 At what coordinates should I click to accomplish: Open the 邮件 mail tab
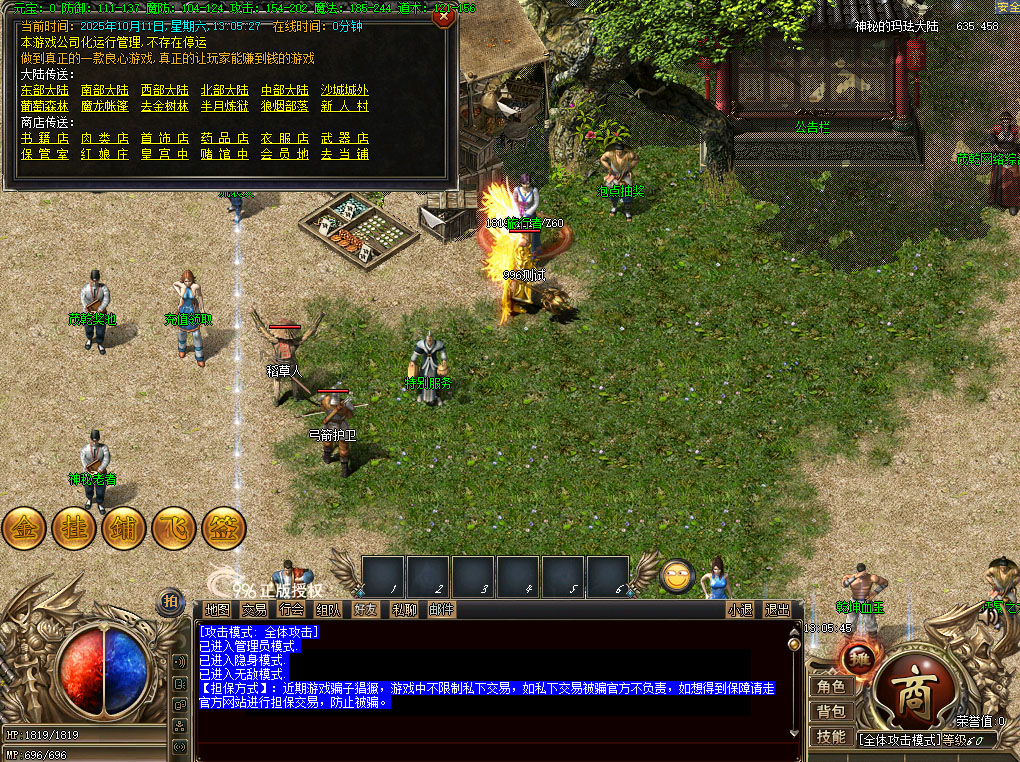441,609
